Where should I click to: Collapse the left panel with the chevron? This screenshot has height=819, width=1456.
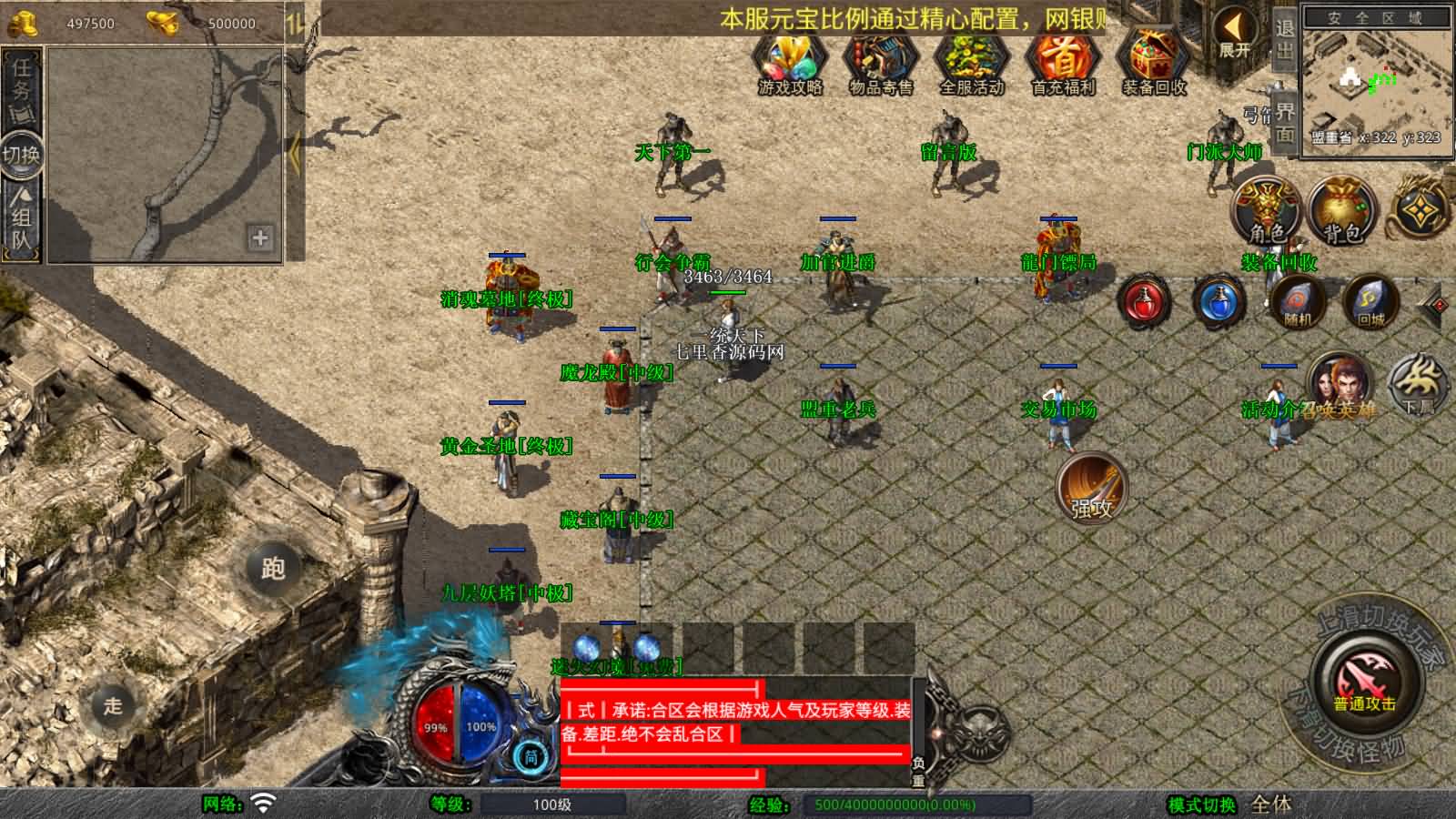click(296, 155)
